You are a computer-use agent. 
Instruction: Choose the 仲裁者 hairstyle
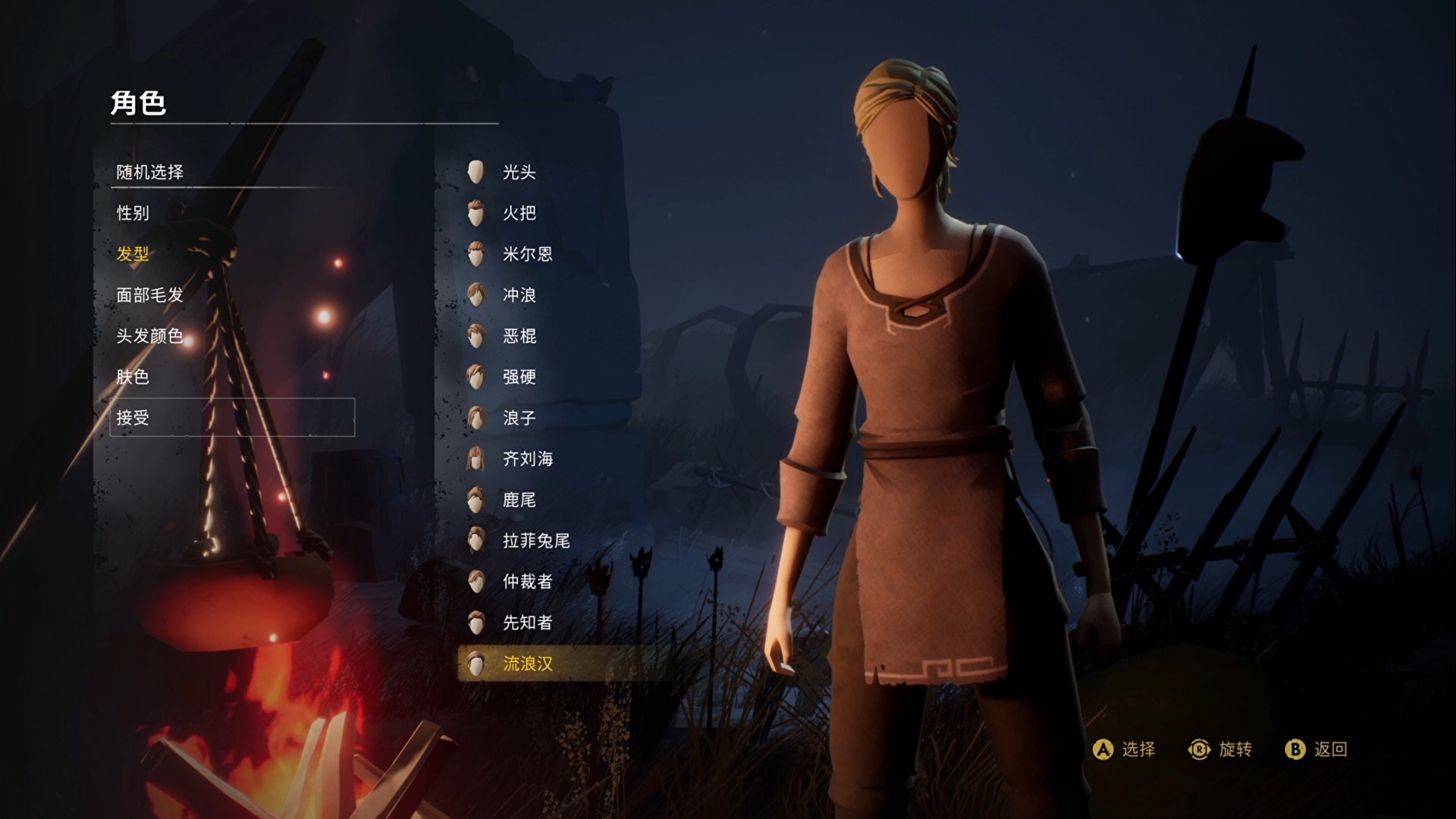point(527,582)
